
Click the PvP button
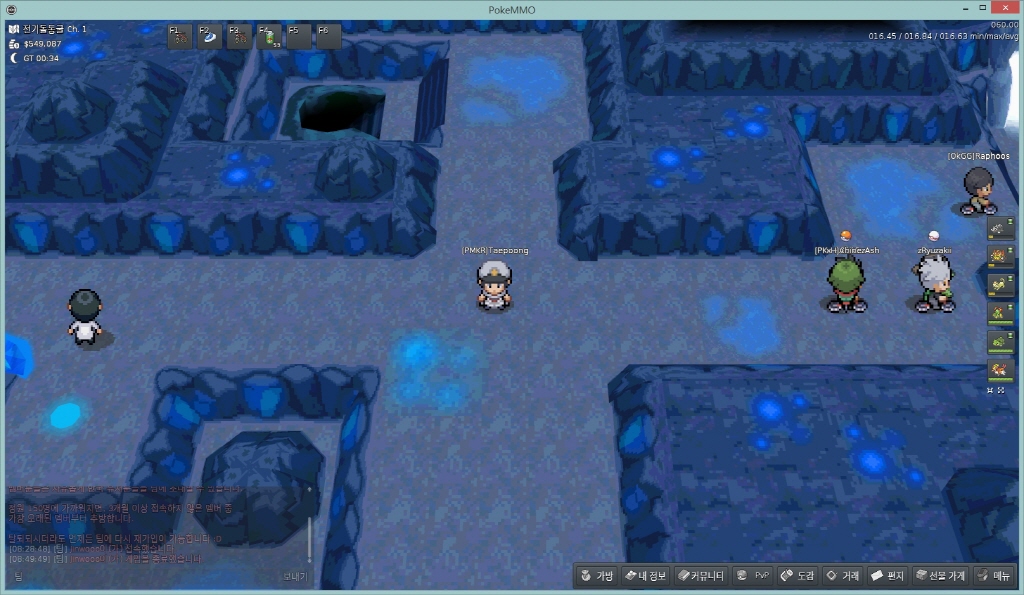[753, 576]
